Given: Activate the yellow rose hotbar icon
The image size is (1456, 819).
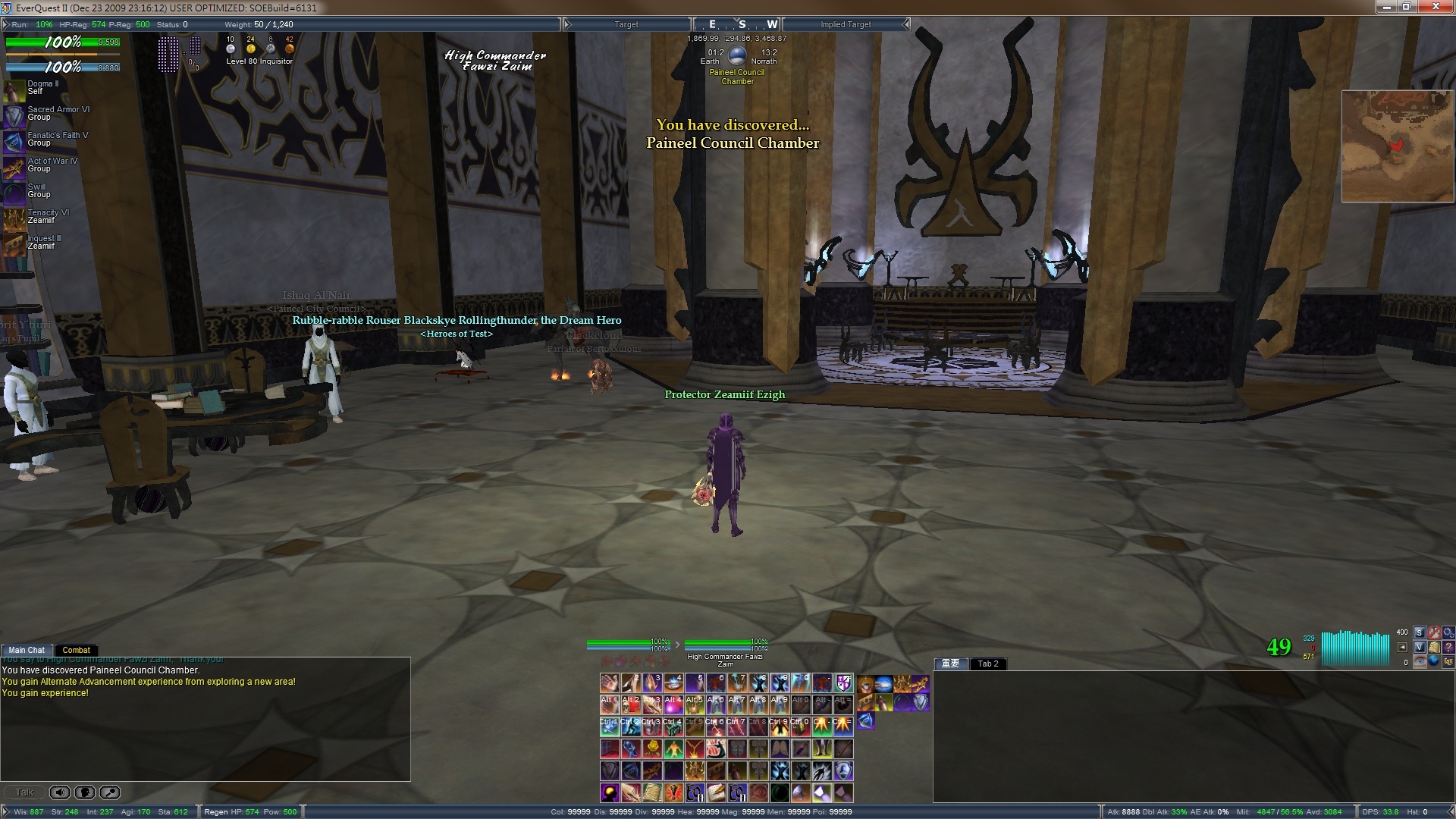Looking at the screenshot, I should point(651,749).
